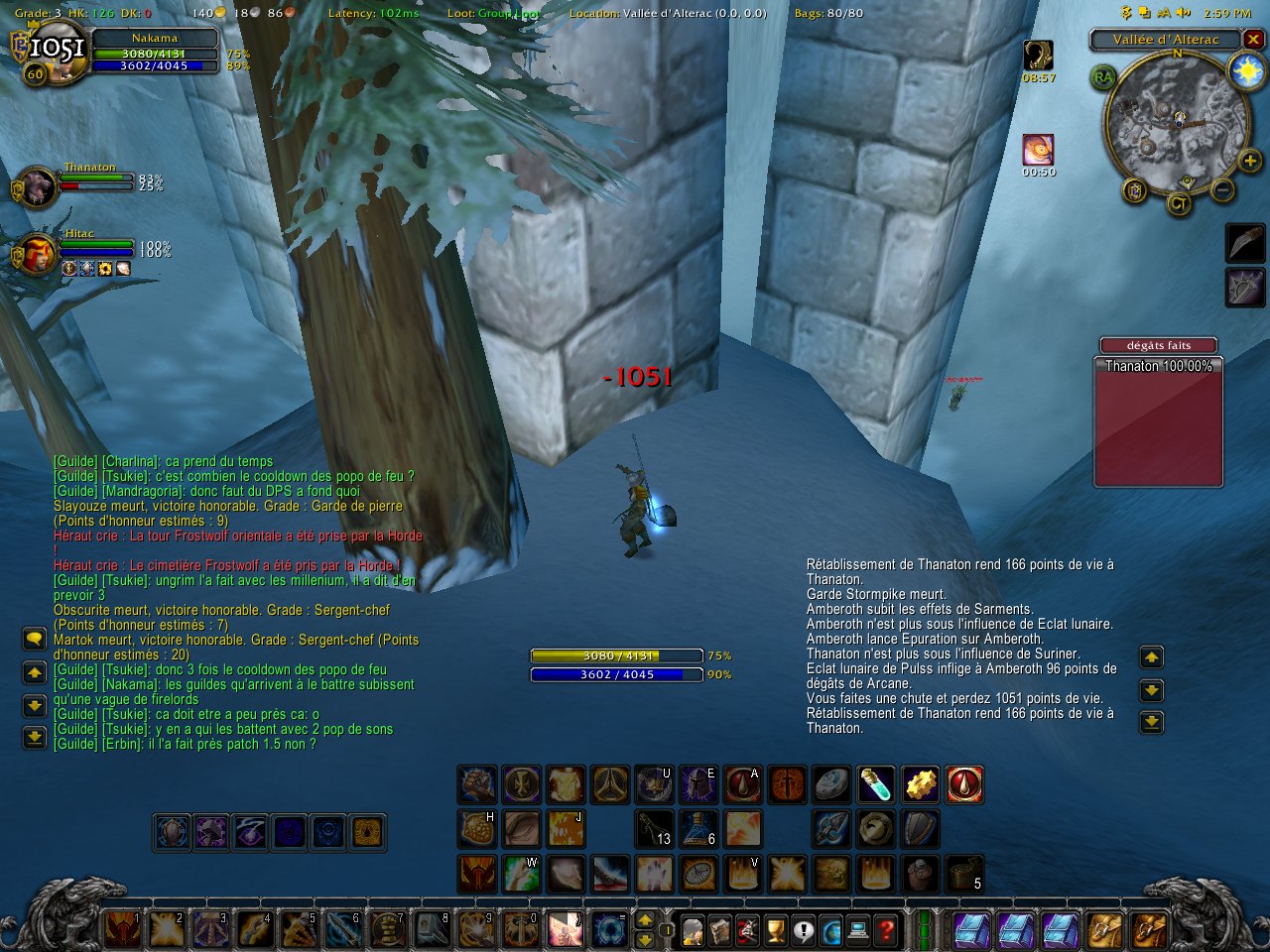Select party member Thanaton's portrait
1270x952 pixels.
pos(38,185)
